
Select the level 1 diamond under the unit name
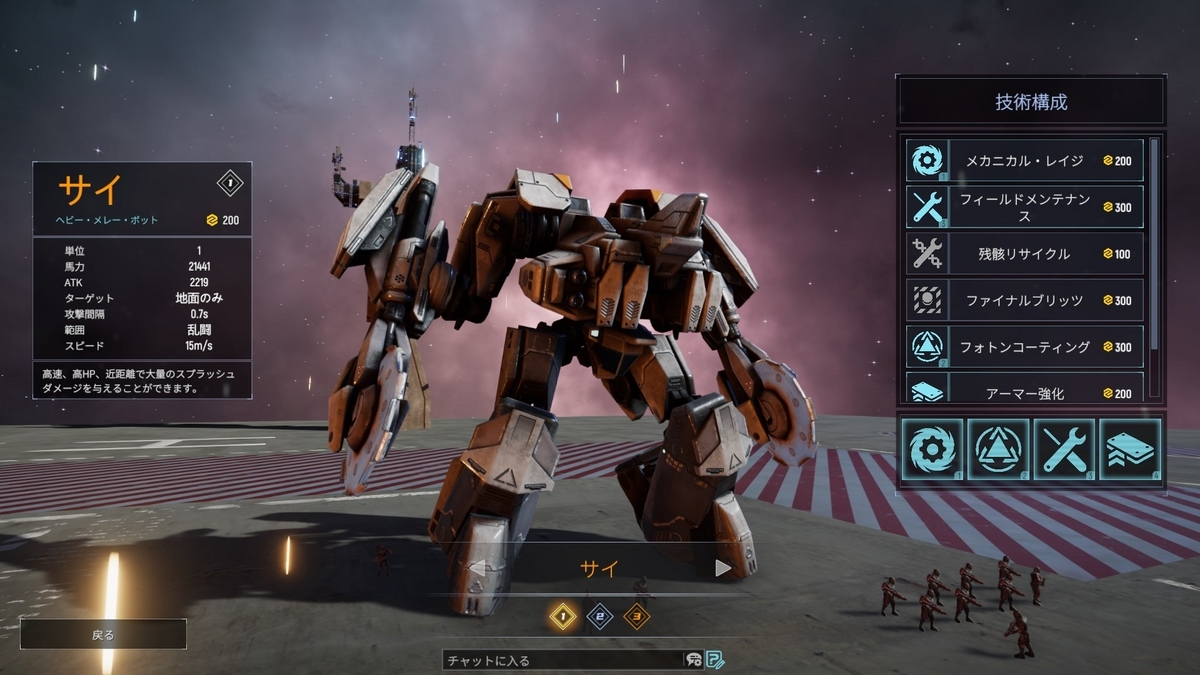coord(563,617)
